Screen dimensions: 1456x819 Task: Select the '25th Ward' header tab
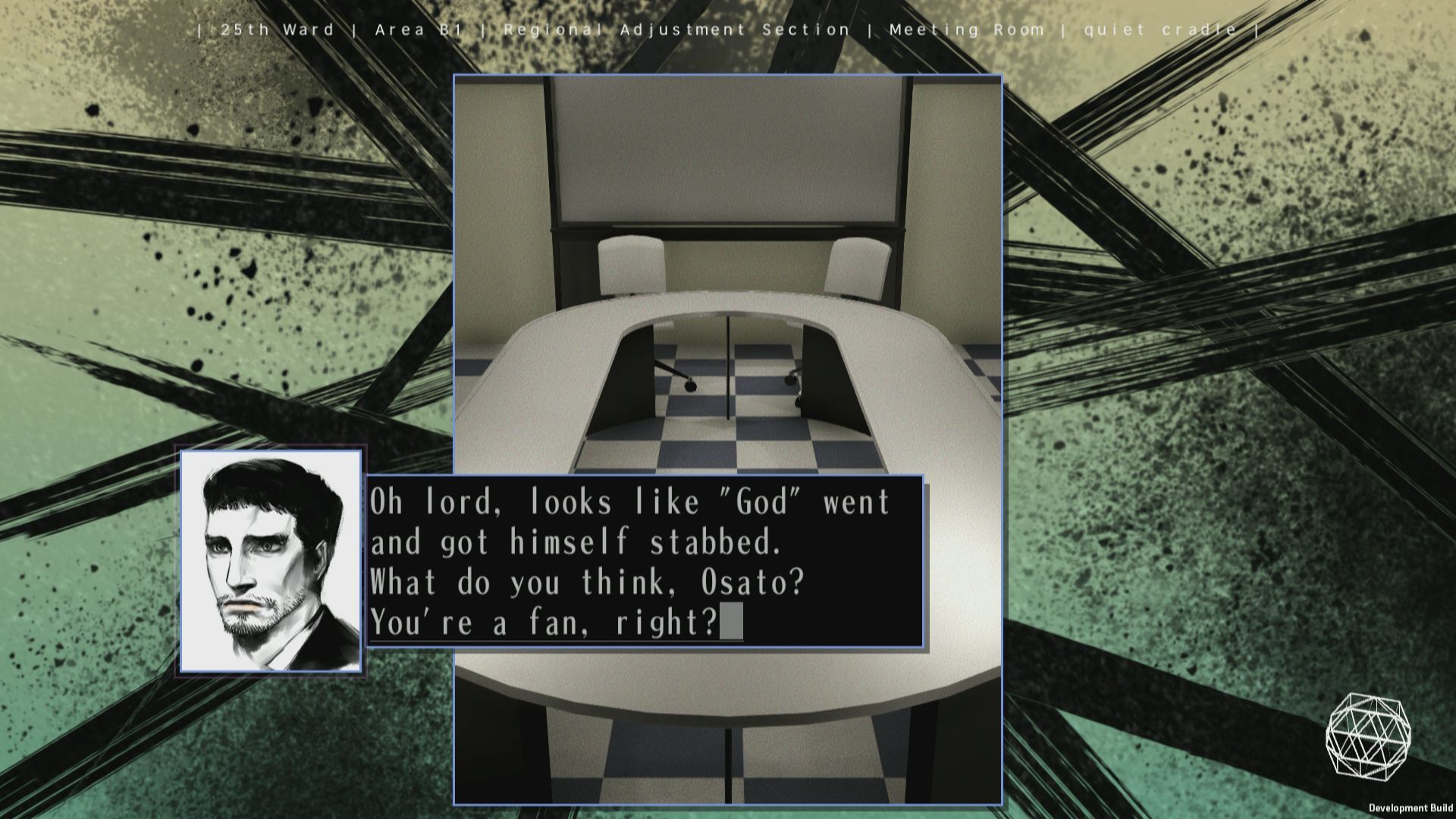pos(275,30)
